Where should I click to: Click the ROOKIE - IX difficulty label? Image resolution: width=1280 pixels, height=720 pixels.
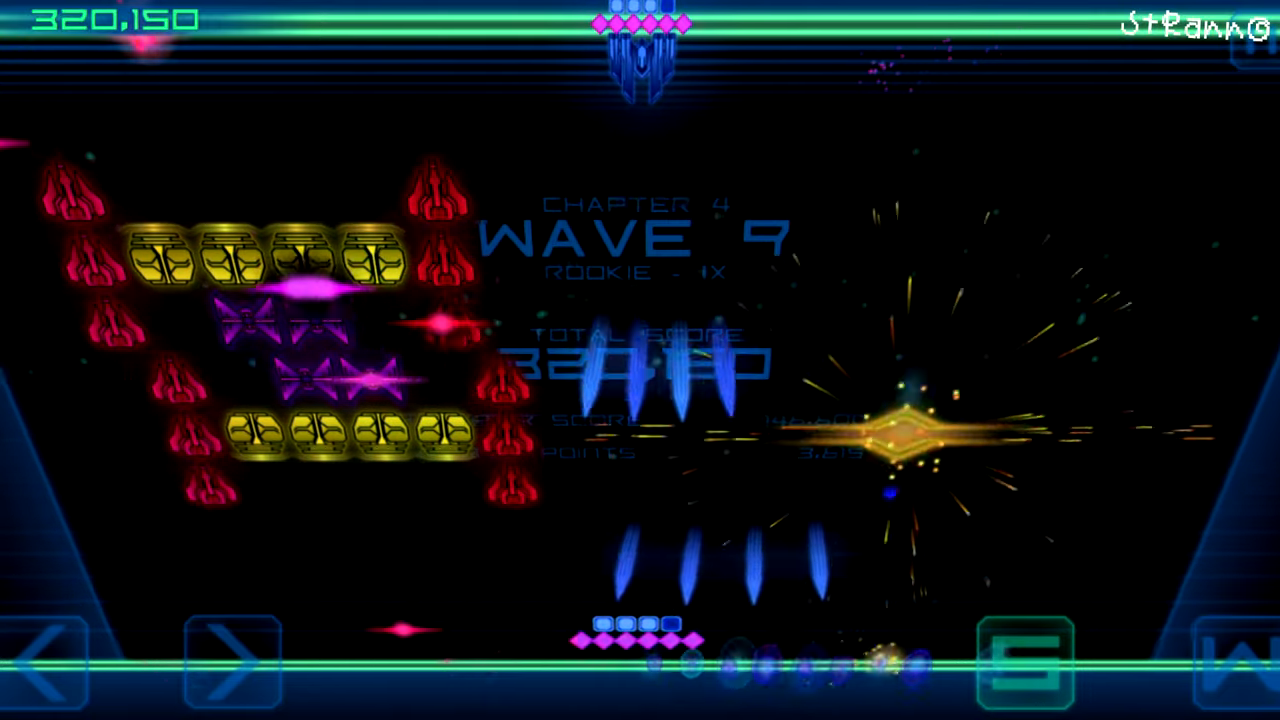(634, 271)
